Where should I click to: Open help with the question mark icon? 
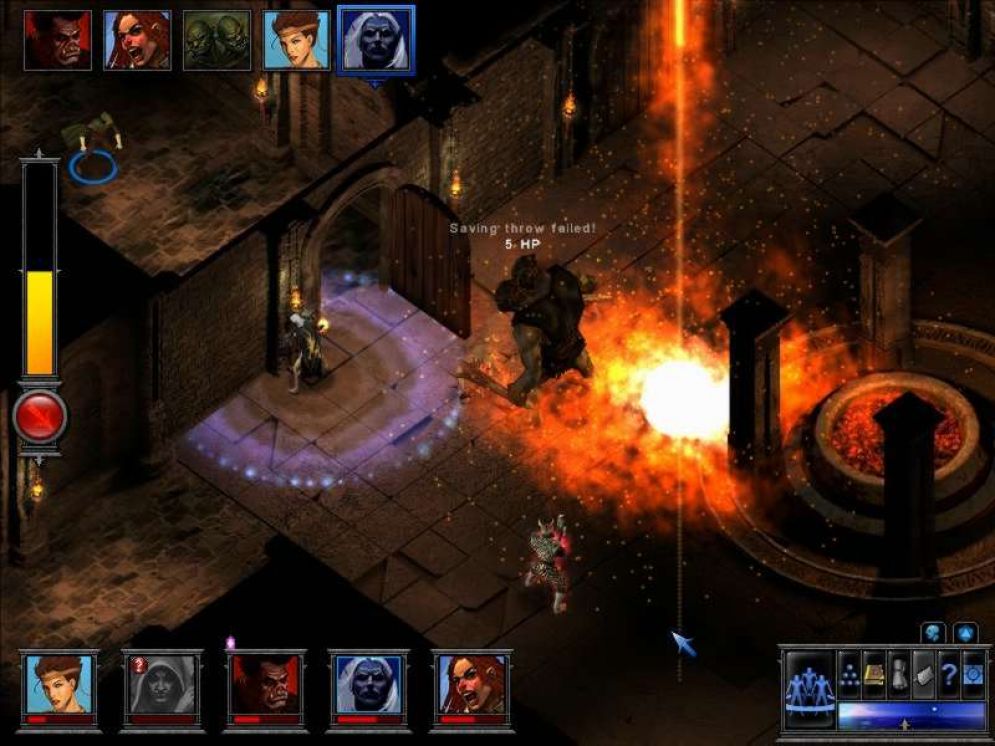click(948, 674)
